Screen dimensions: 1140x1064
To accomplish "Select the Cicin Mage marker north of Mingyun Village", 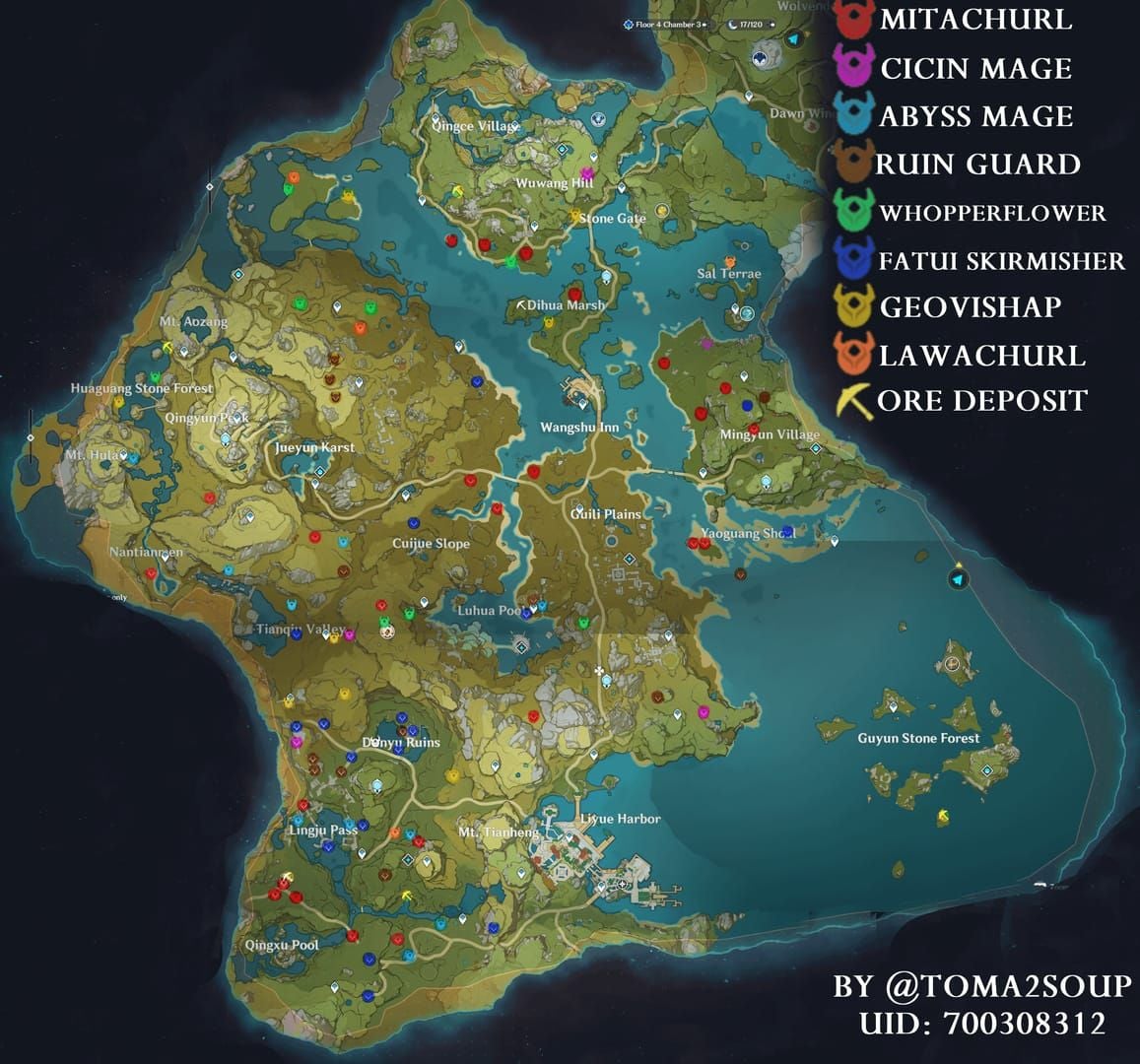I will pos(705,344).
